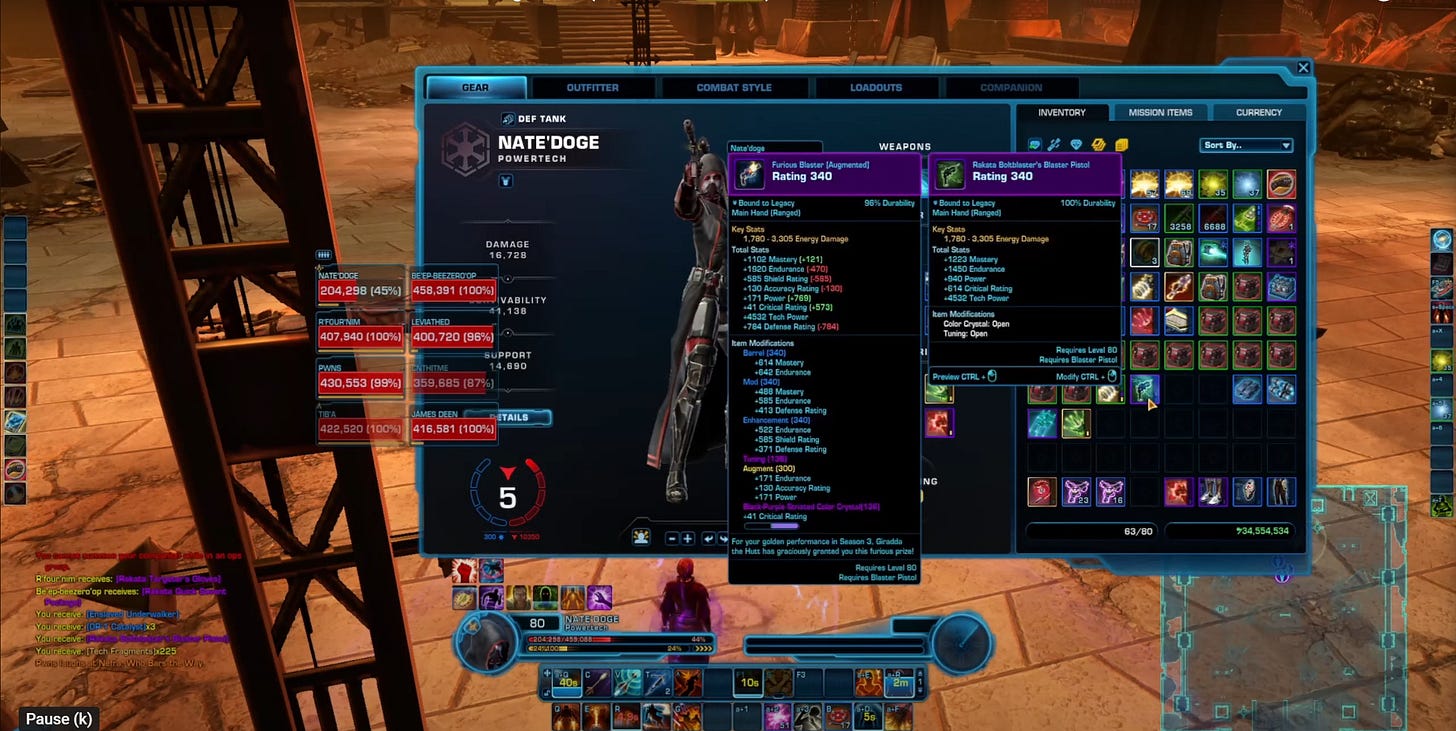The image size is (1456, 731).
Task: Zoom out the character preview with minus button
Action: click(x=672, y=538)
